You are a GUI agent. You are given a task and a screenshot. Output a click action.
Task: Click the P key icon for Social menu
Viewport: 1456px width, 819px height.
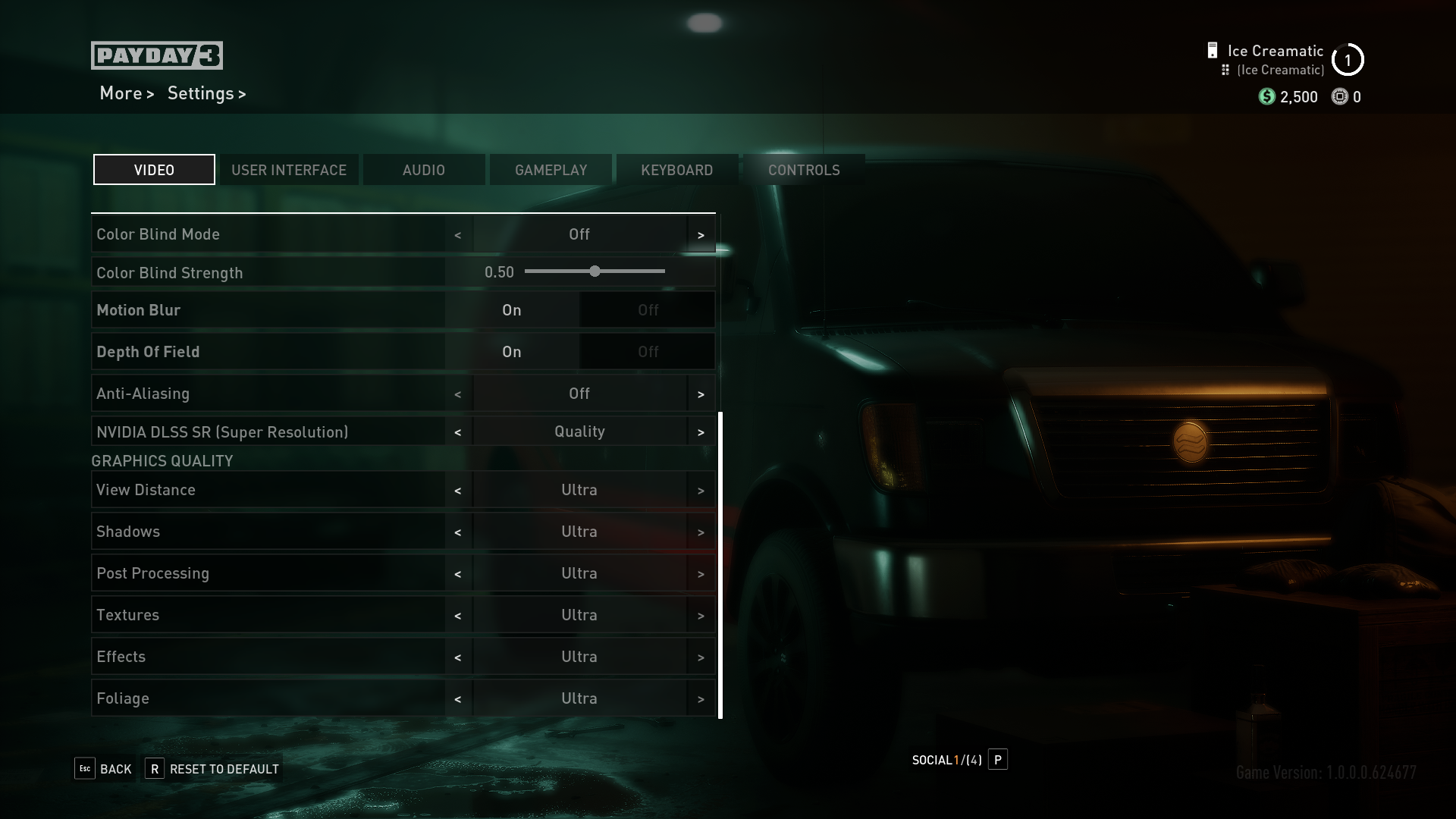pyautogui.click(x=998, y=760)
